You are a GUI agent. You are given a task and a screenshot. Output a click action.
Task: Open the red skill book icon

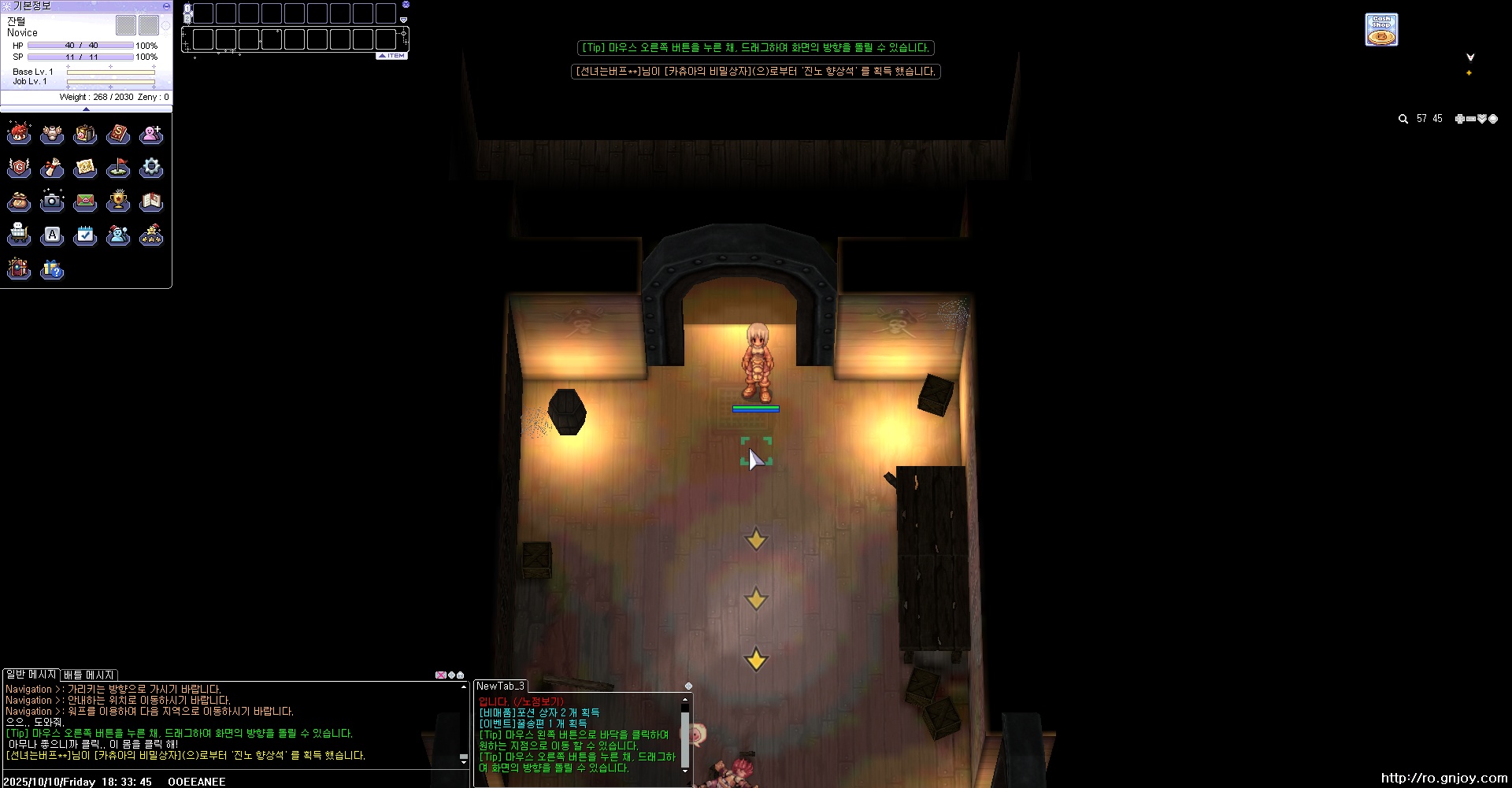point(118,135)
